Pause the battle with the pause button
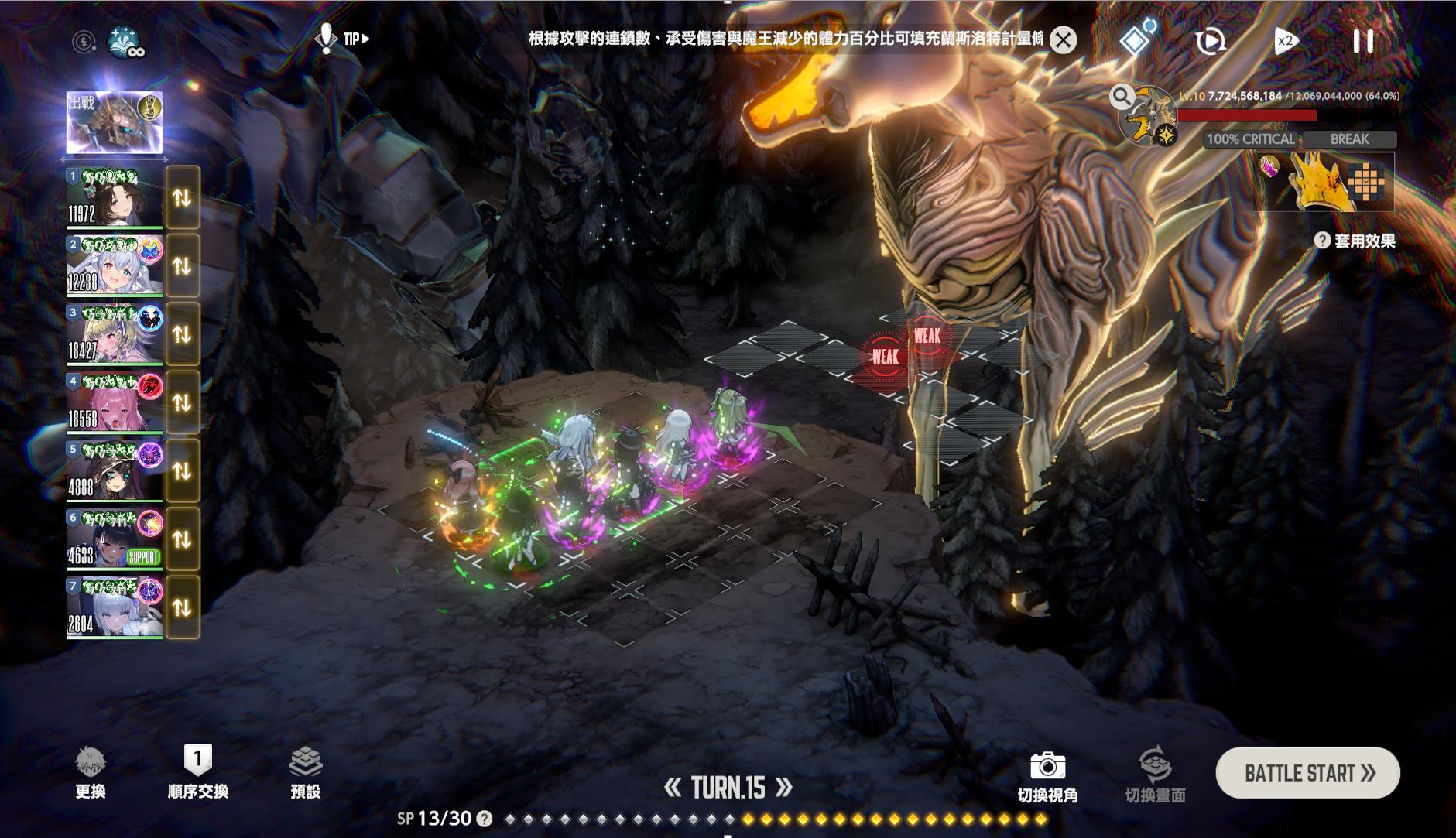1456x838 pixels. click(1363, 39)
